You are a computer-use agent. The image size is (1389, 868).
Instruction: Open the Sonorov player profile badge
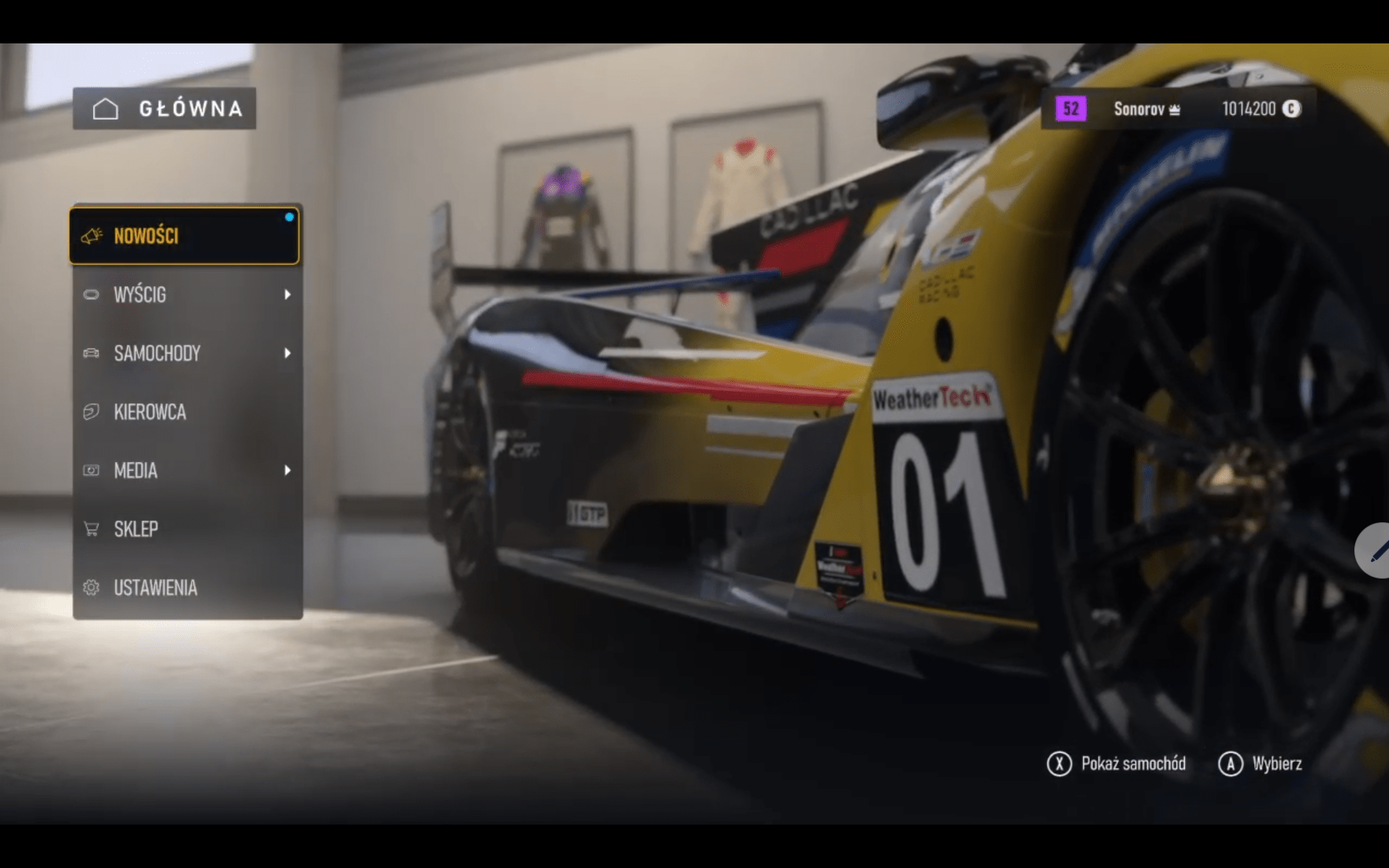1146,109
